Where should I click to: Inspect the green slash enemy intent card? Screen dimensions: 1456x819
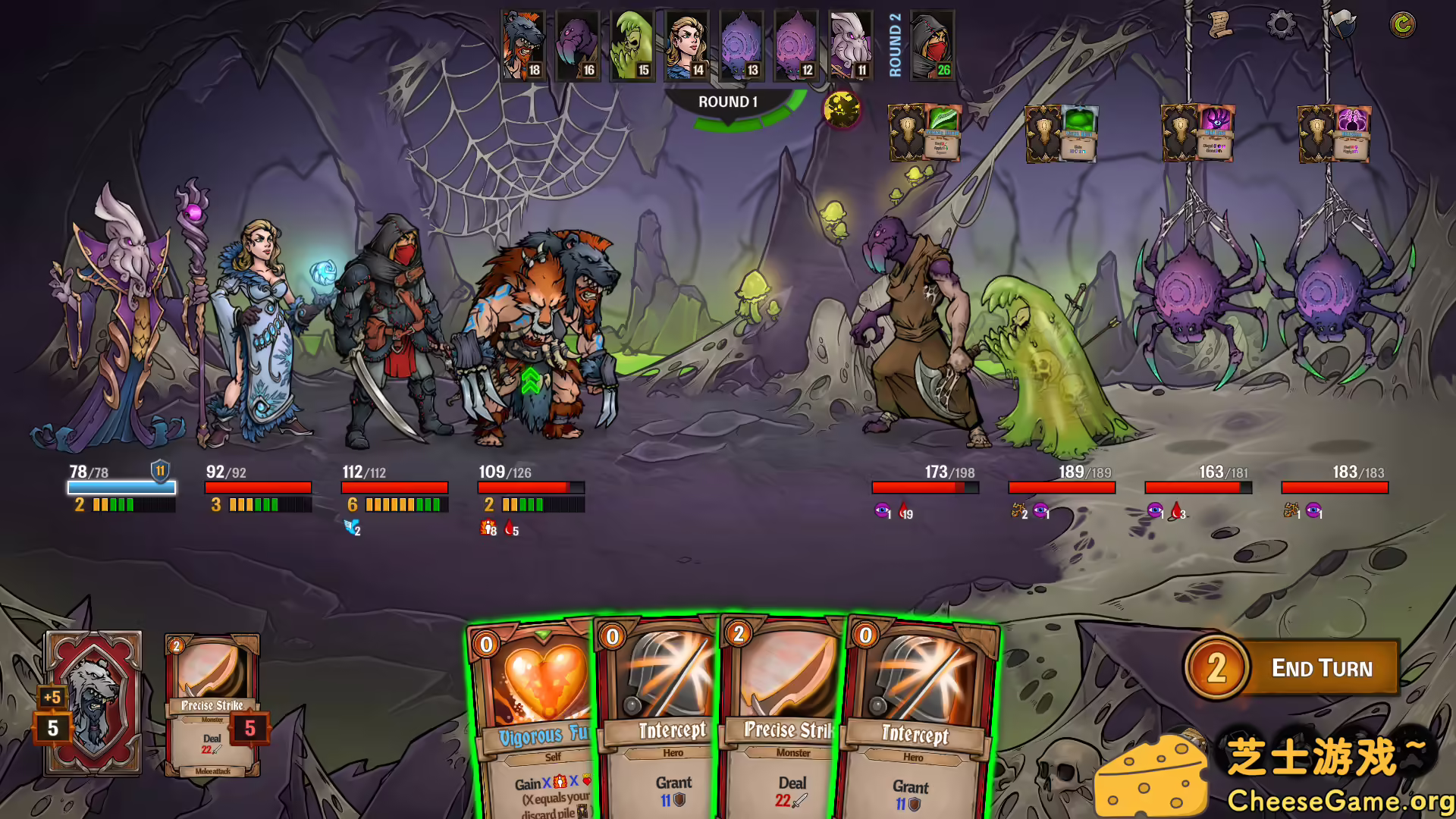tap(942, 133)
